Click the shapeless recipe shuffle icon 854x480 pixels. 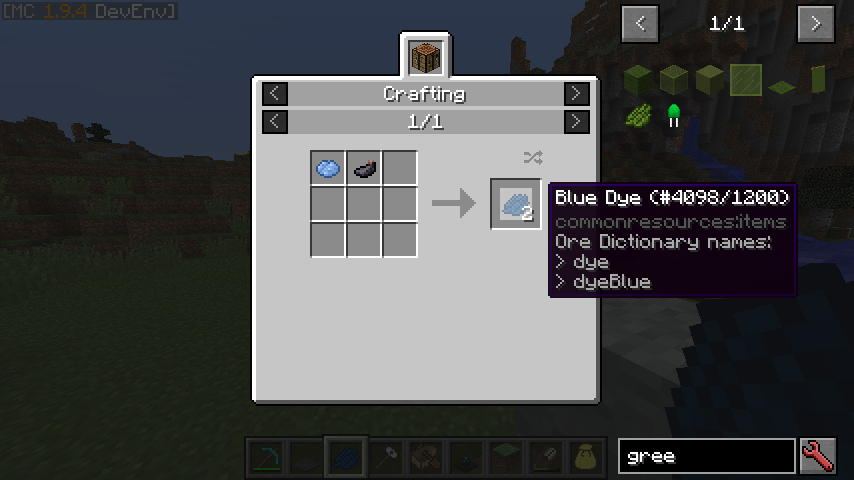click(532, 157)
